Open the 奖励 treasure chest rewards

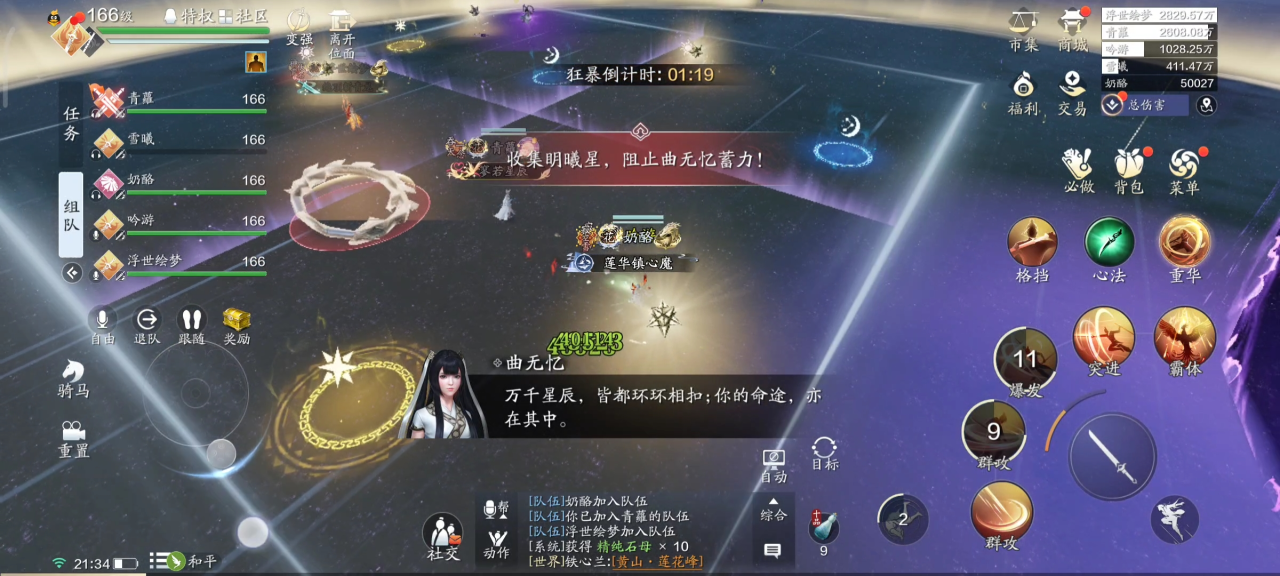click(237, 322)
